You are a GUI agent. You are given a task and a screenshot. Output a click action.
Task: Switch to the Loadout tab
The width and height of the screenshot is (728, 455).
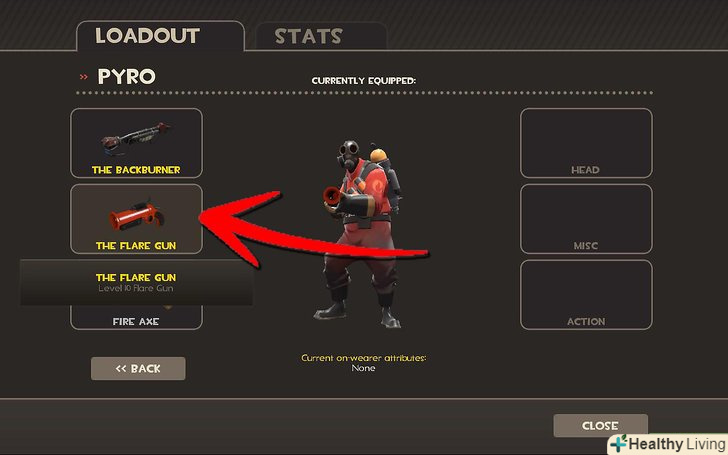pyautogui.click(x=158, y=37)
